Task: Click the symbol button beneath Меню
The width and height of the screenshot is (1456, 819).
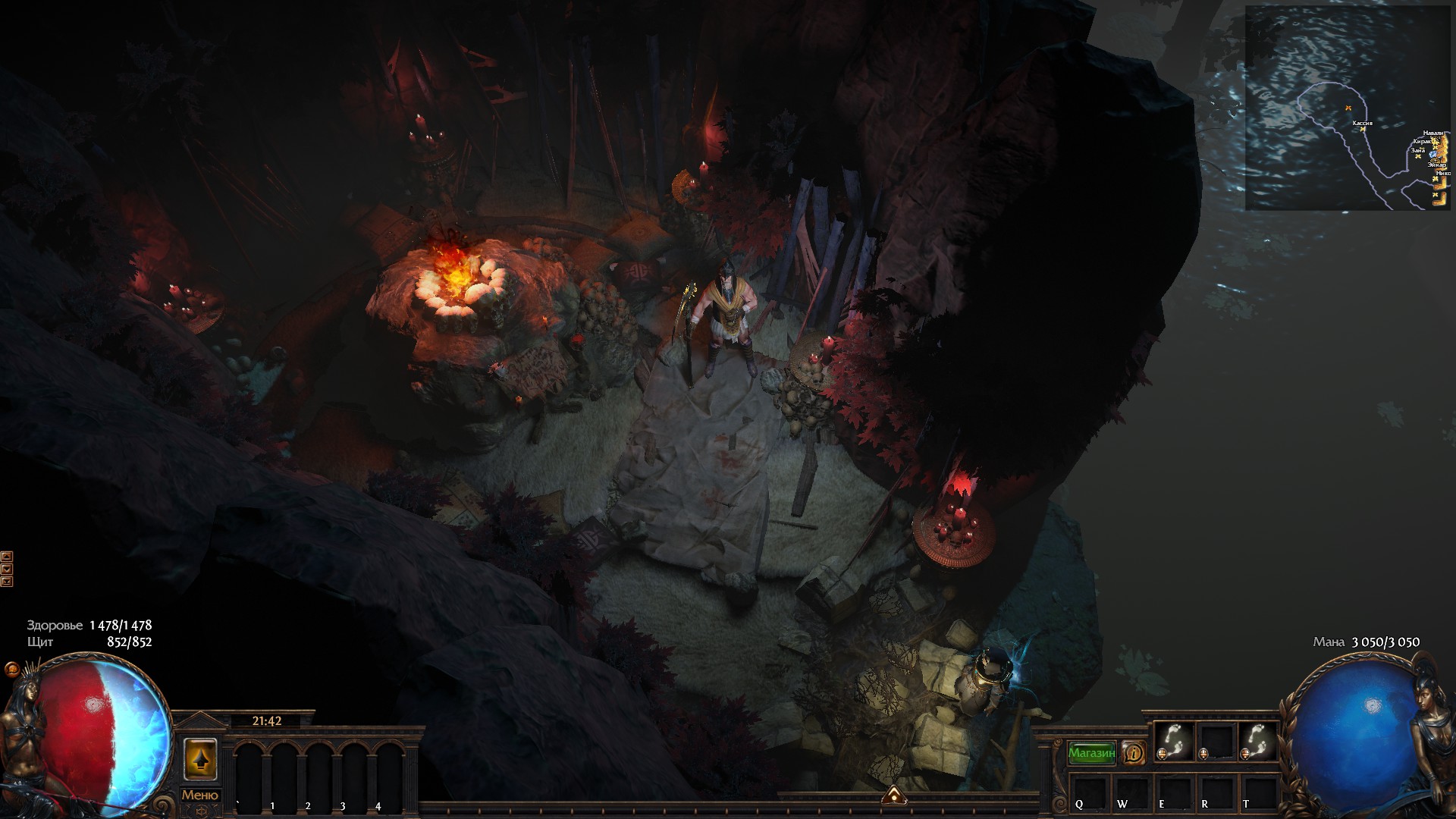Action: point(200,811)
